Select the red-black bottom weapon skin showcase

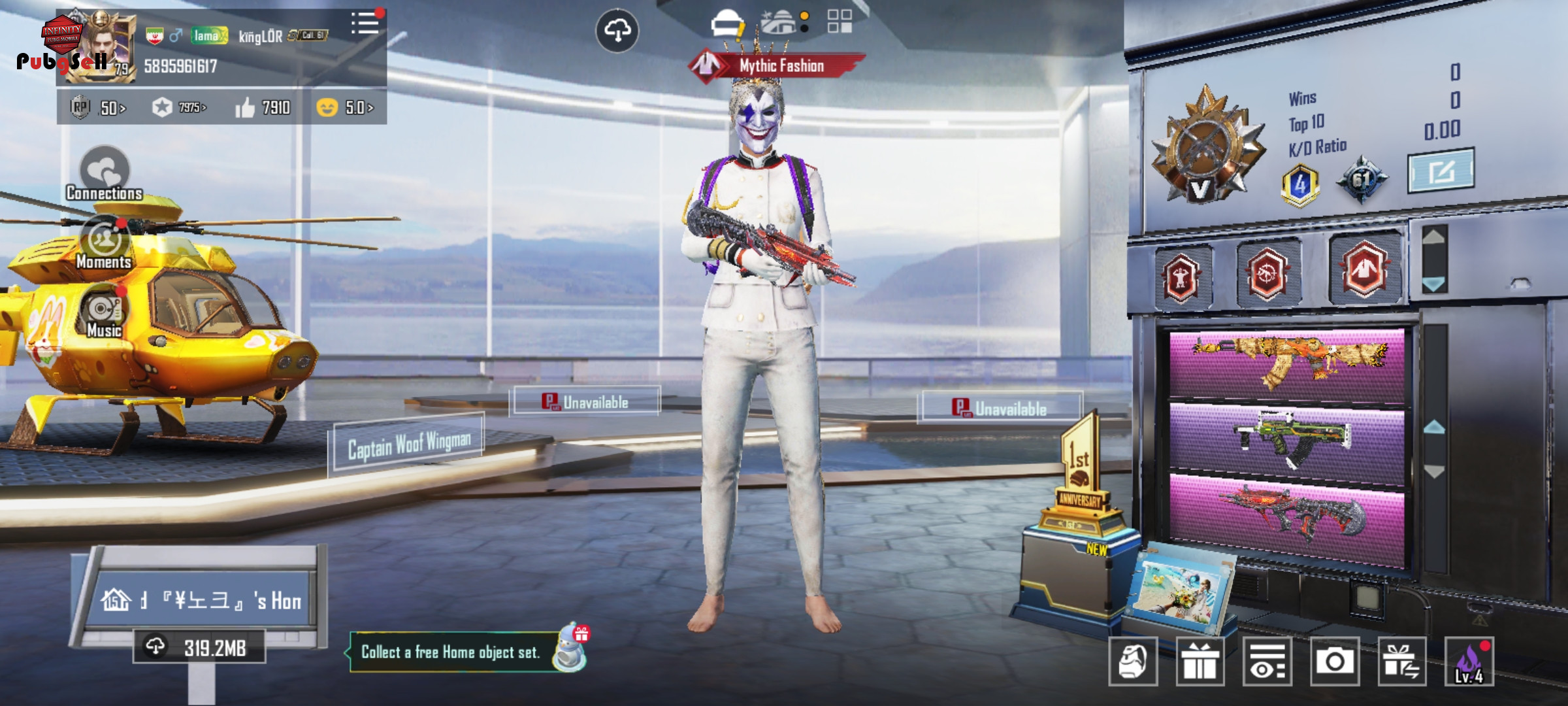[x=1286, y=518]
